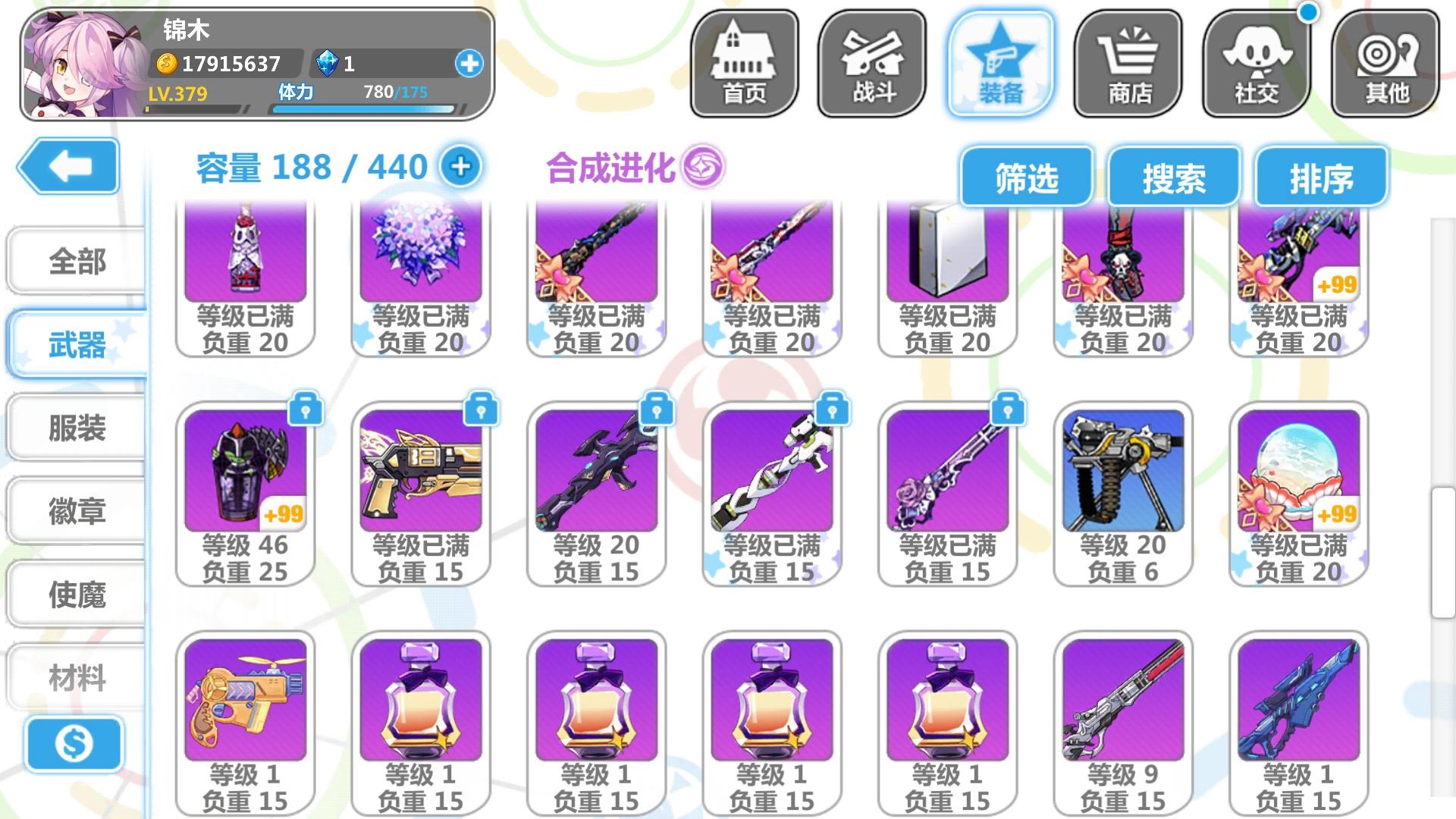Toggle the lock on the dark purple rifle
The height and width of the screenshot is (819, 1456).
(658, 409)
